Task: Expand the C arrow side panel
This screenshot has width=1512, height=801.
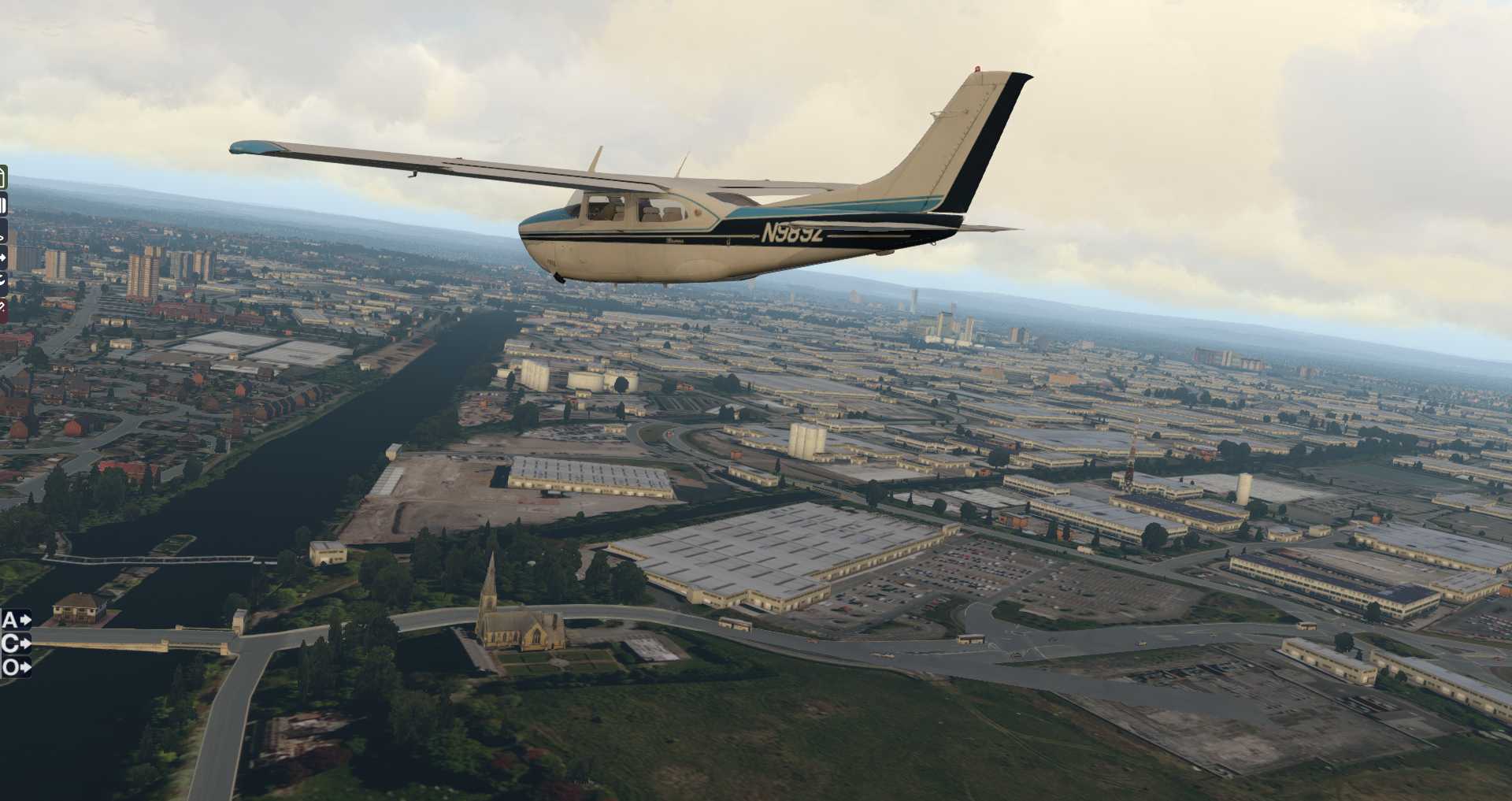Action: [x=16, y=644]
